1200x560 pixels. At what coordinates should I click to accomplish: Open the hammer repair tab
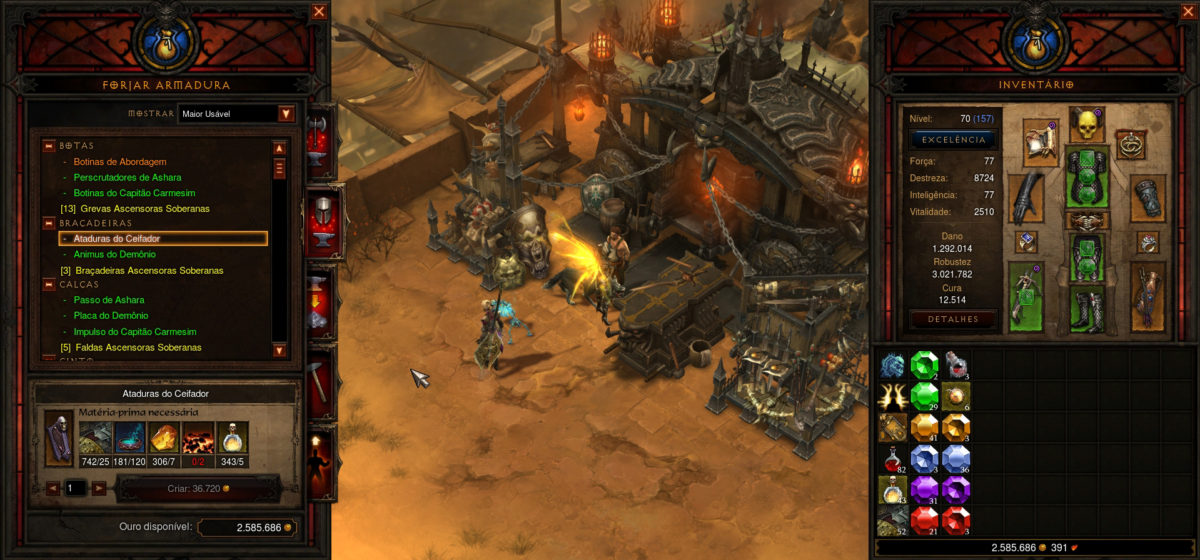pos(318,379)
